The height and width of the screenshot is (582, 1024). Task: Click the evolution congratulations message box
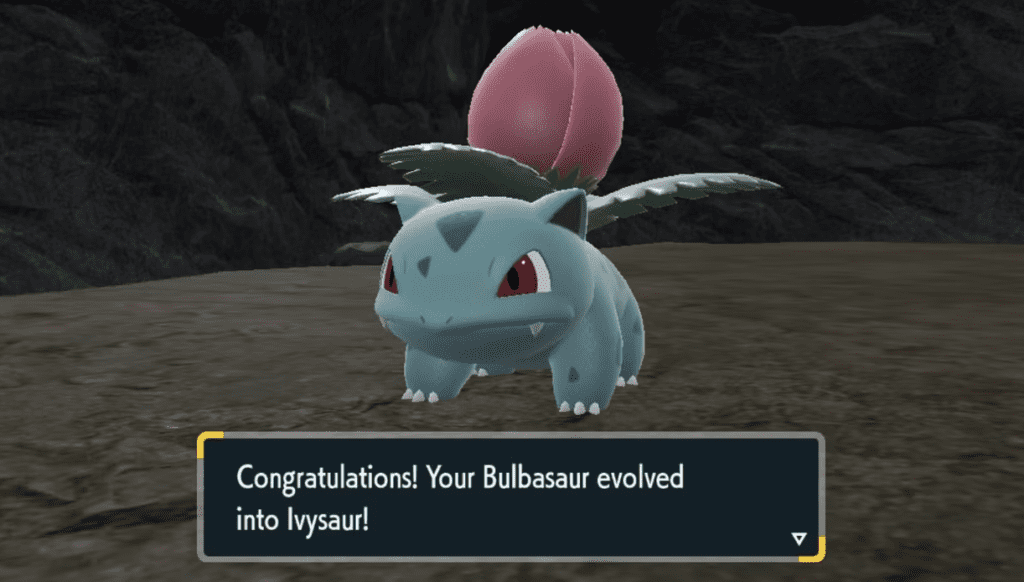[510, 497]
